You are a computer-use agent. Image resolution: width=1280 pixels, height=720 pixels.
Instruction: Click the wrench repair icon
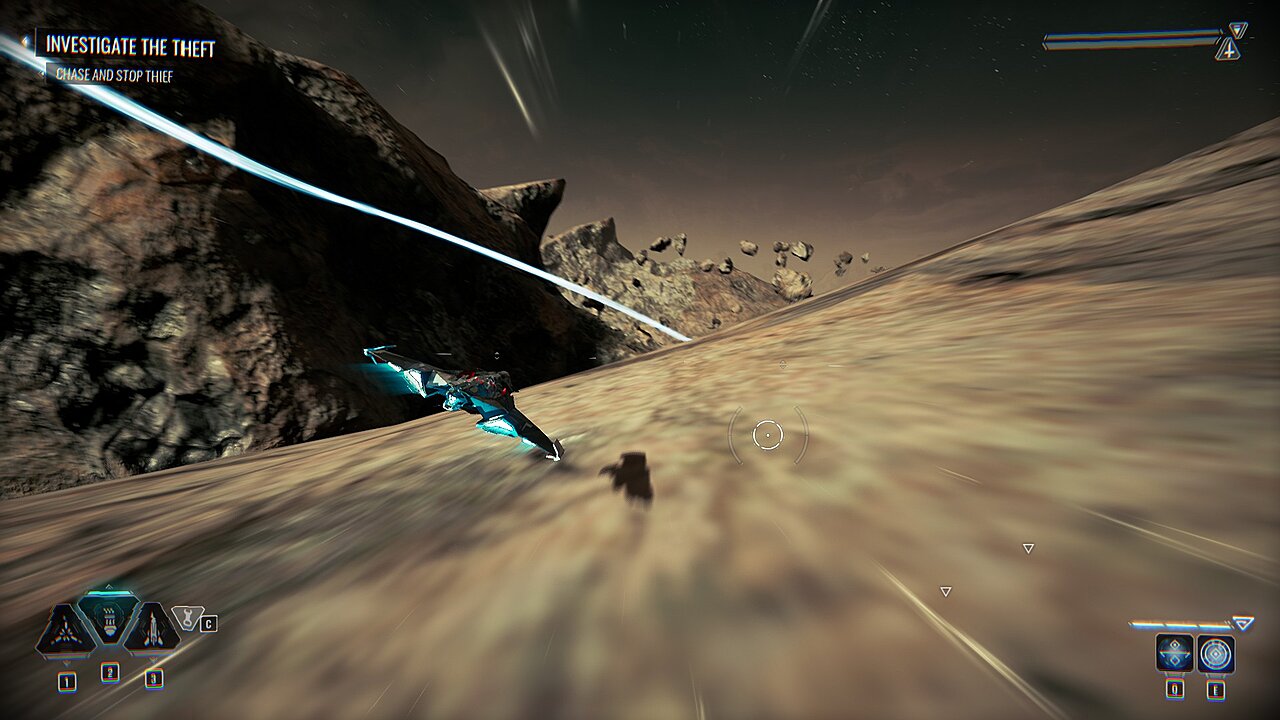186,618
